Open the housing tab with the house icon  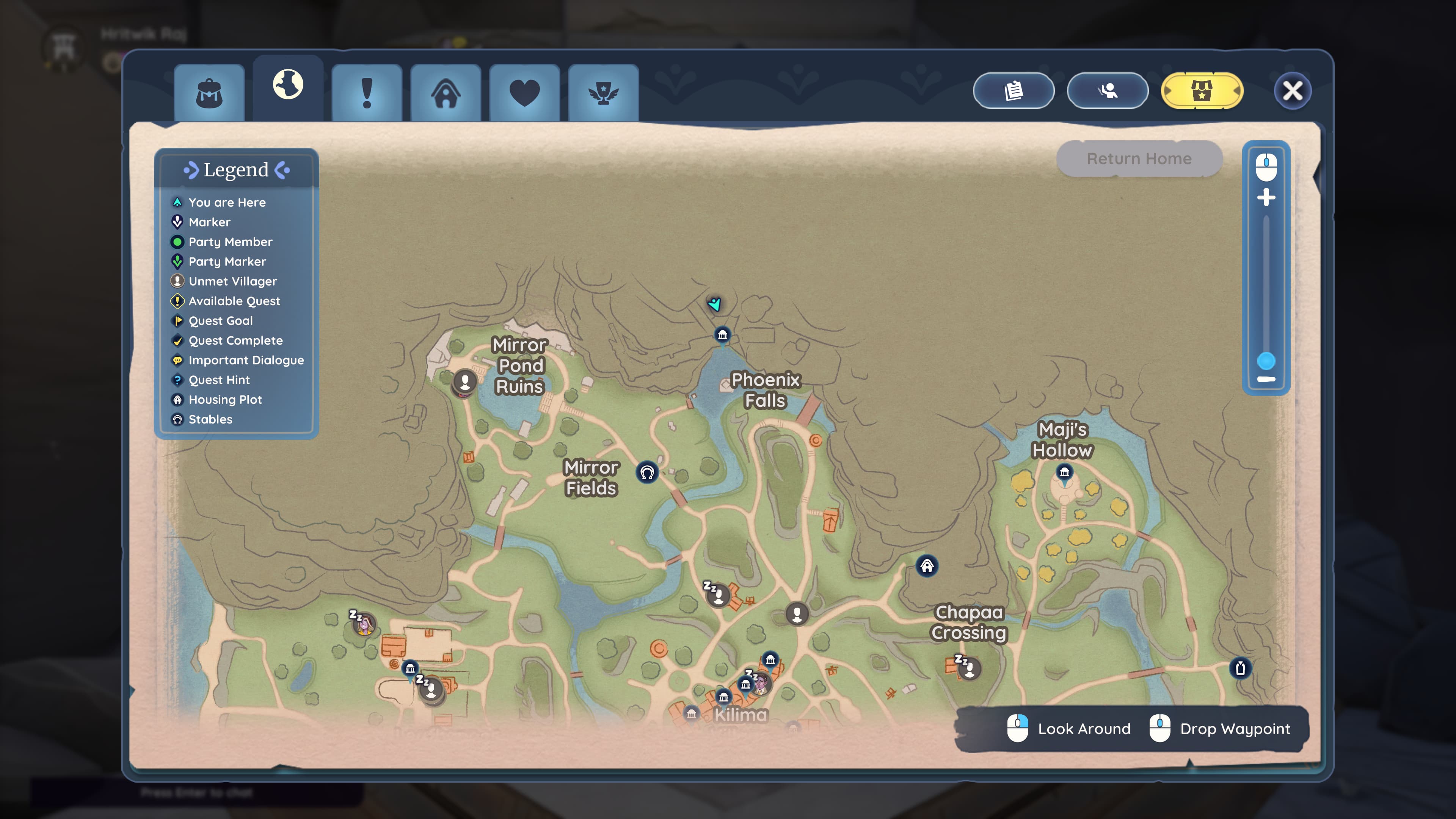[446, 93]
